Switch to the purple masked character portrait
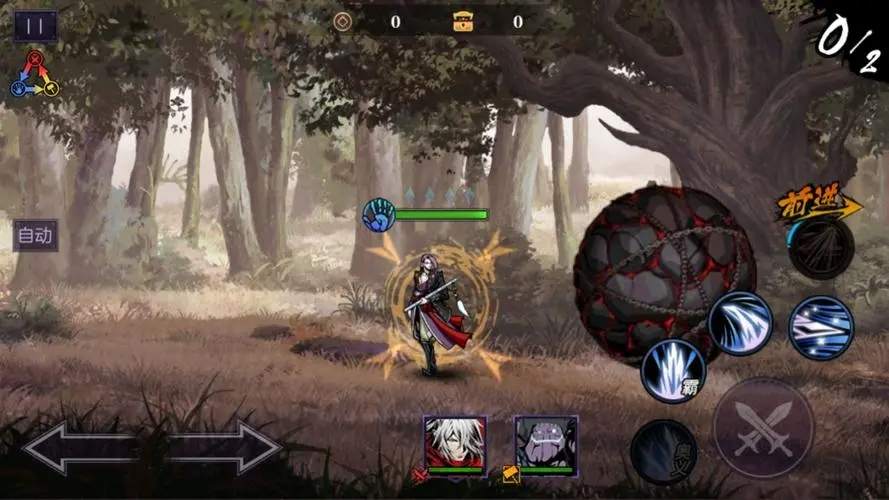Image resolution: width=889 pixels, height=500 pixels. click(x=546, y=442)
